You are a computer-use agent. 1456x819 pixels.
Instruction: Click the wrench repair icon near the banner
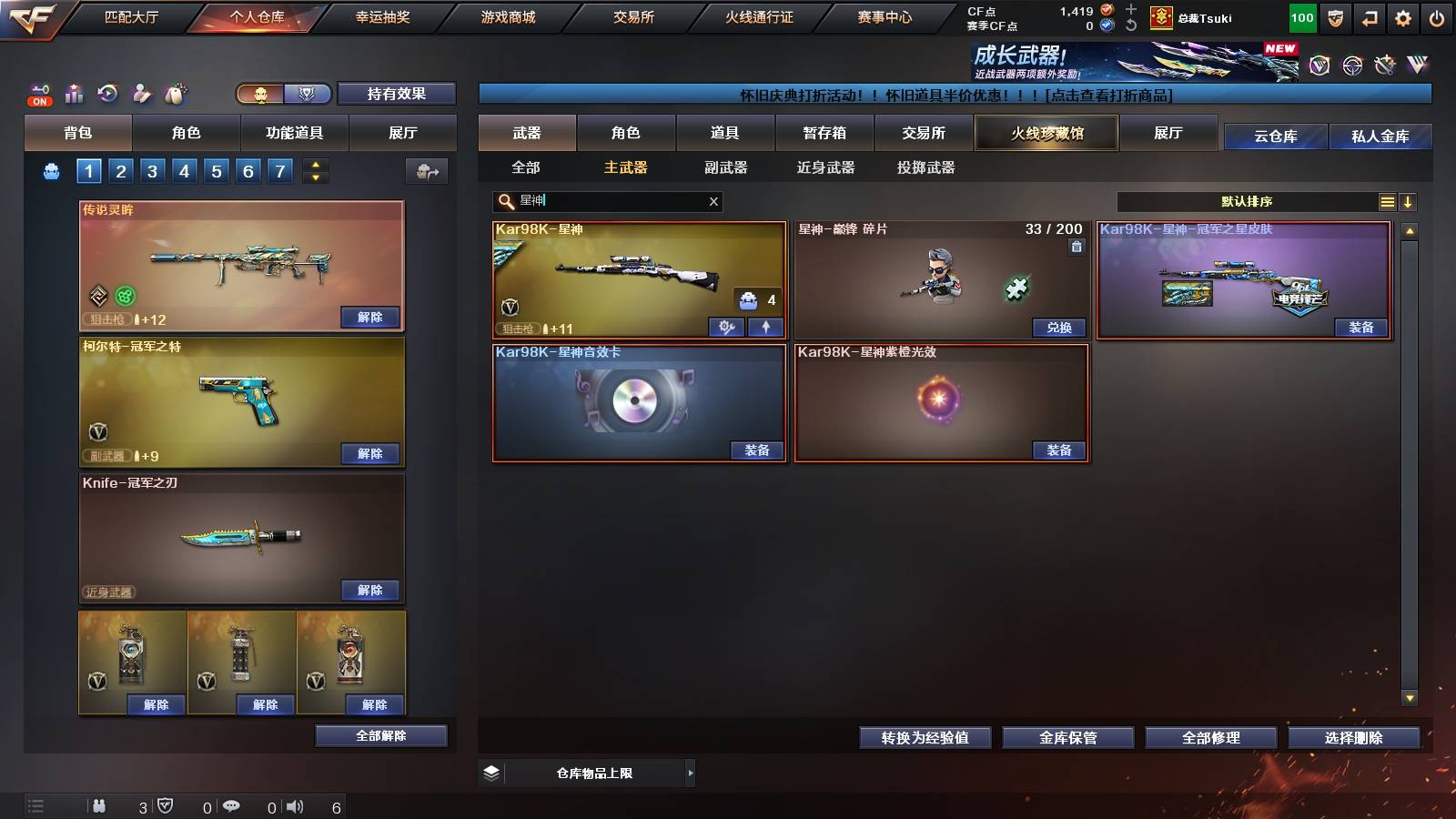pos(1385,64)
